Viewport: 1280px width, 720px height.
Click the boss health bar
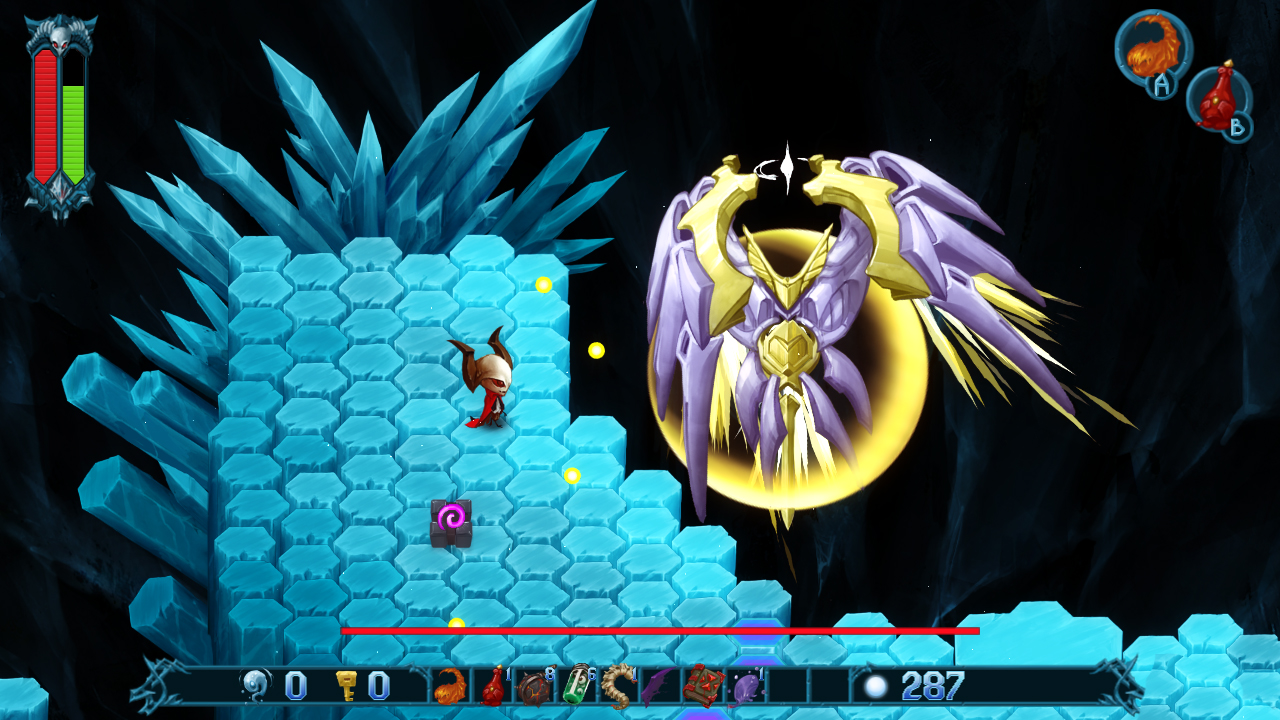pos(660,632)
